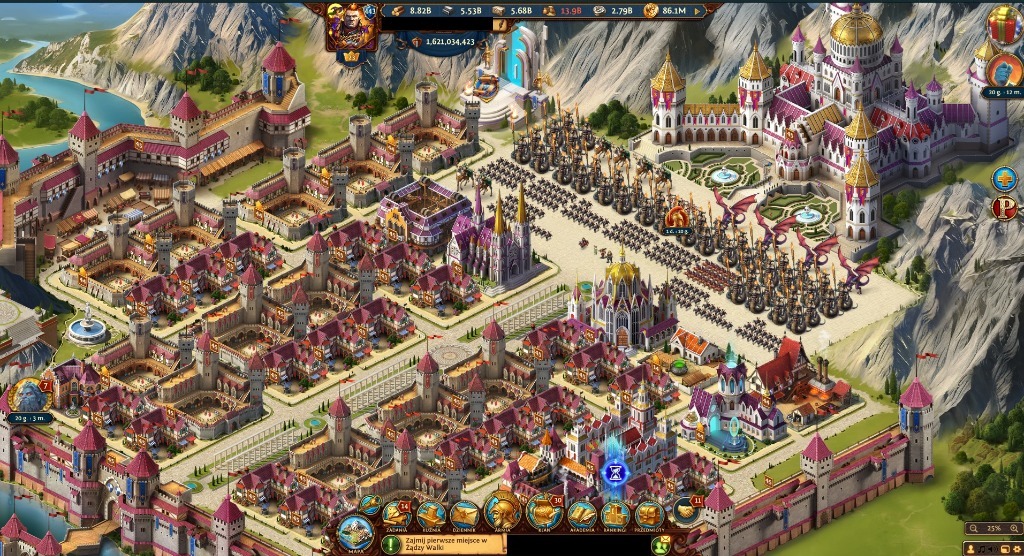Open the quest hint about Żądza Walki

pyautogui.click(x=442, y=544)
